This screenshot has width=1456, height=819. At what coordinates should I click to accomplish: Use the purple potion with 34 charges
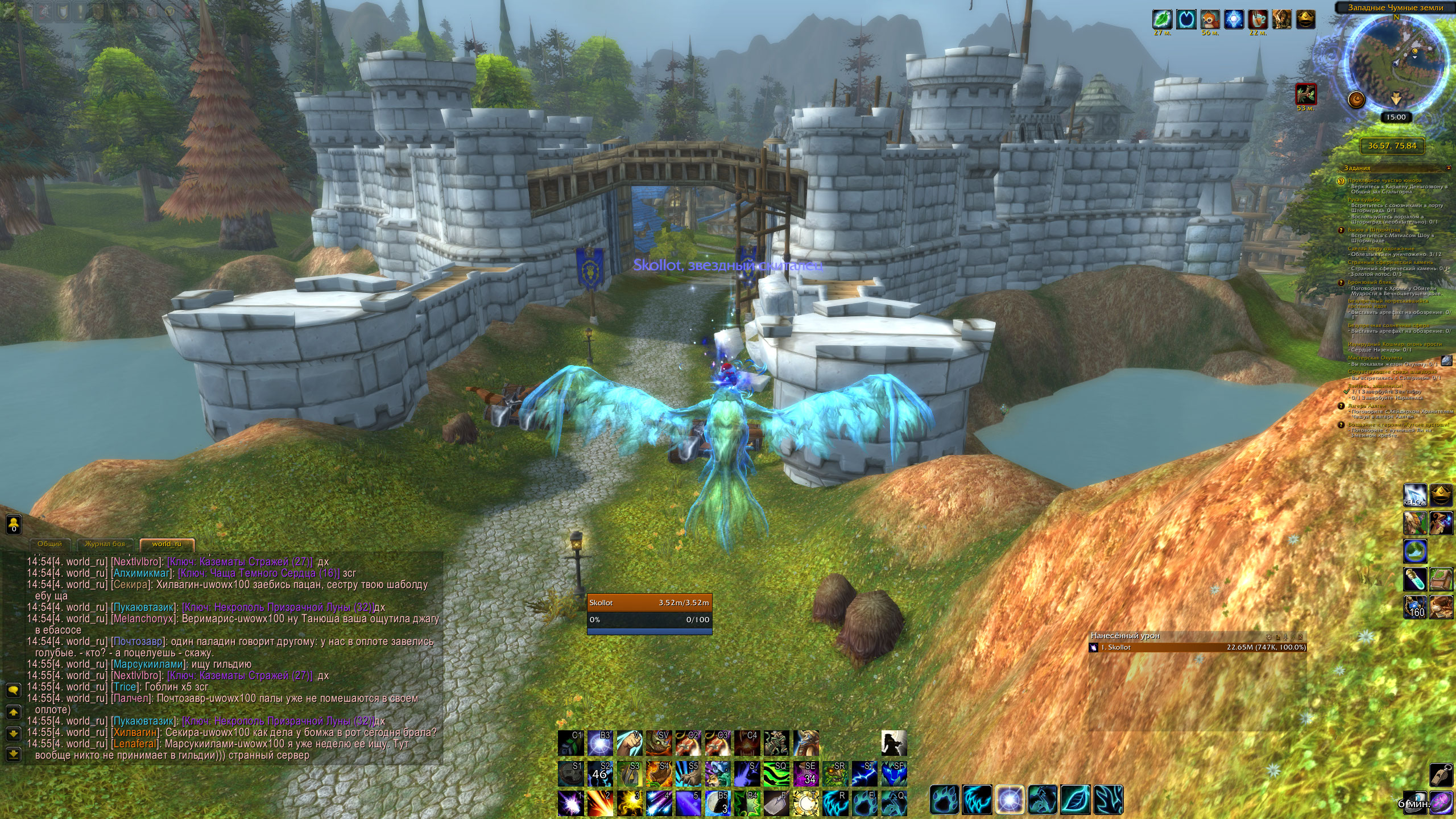(x=806, y=774)
